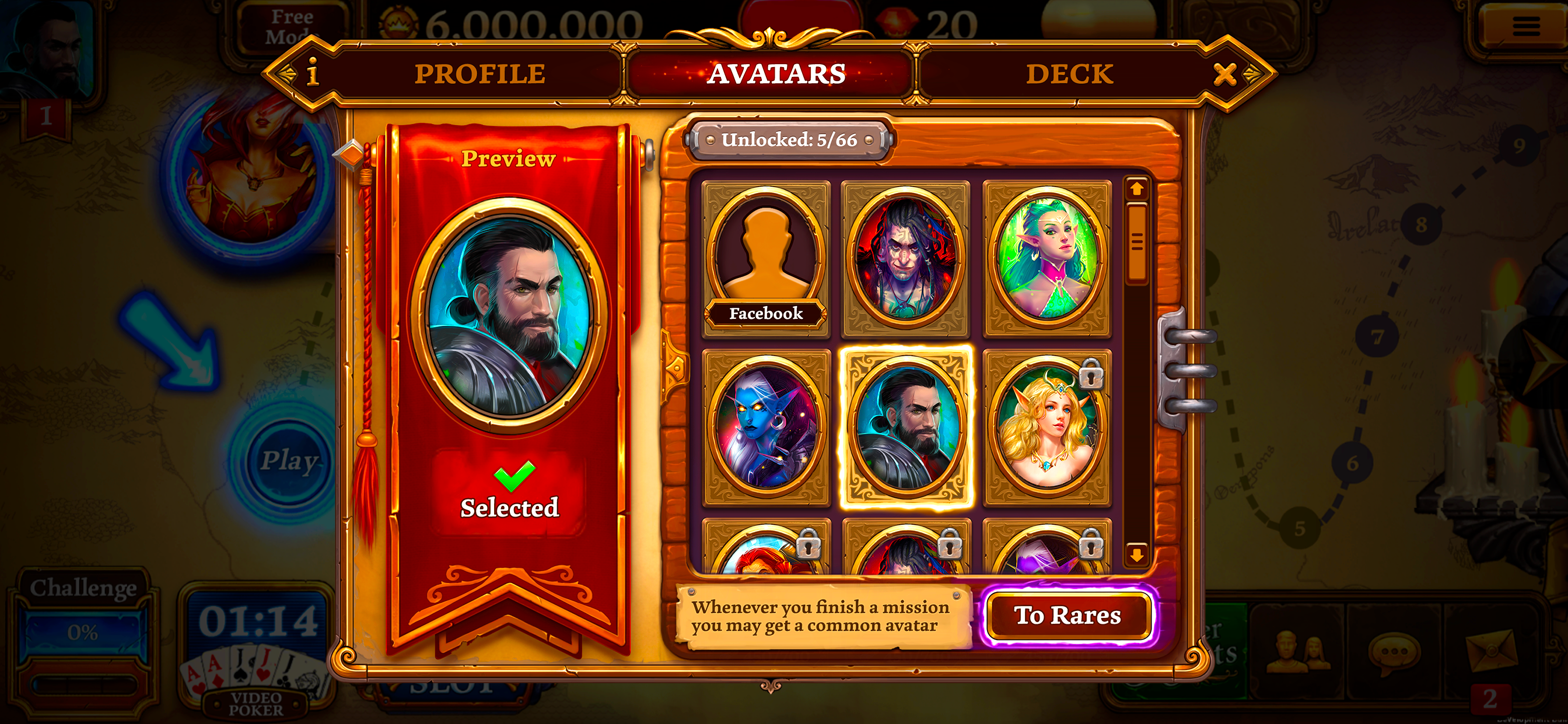Select the dark-haired rogue on red avatar

click(x=906, y=259)
